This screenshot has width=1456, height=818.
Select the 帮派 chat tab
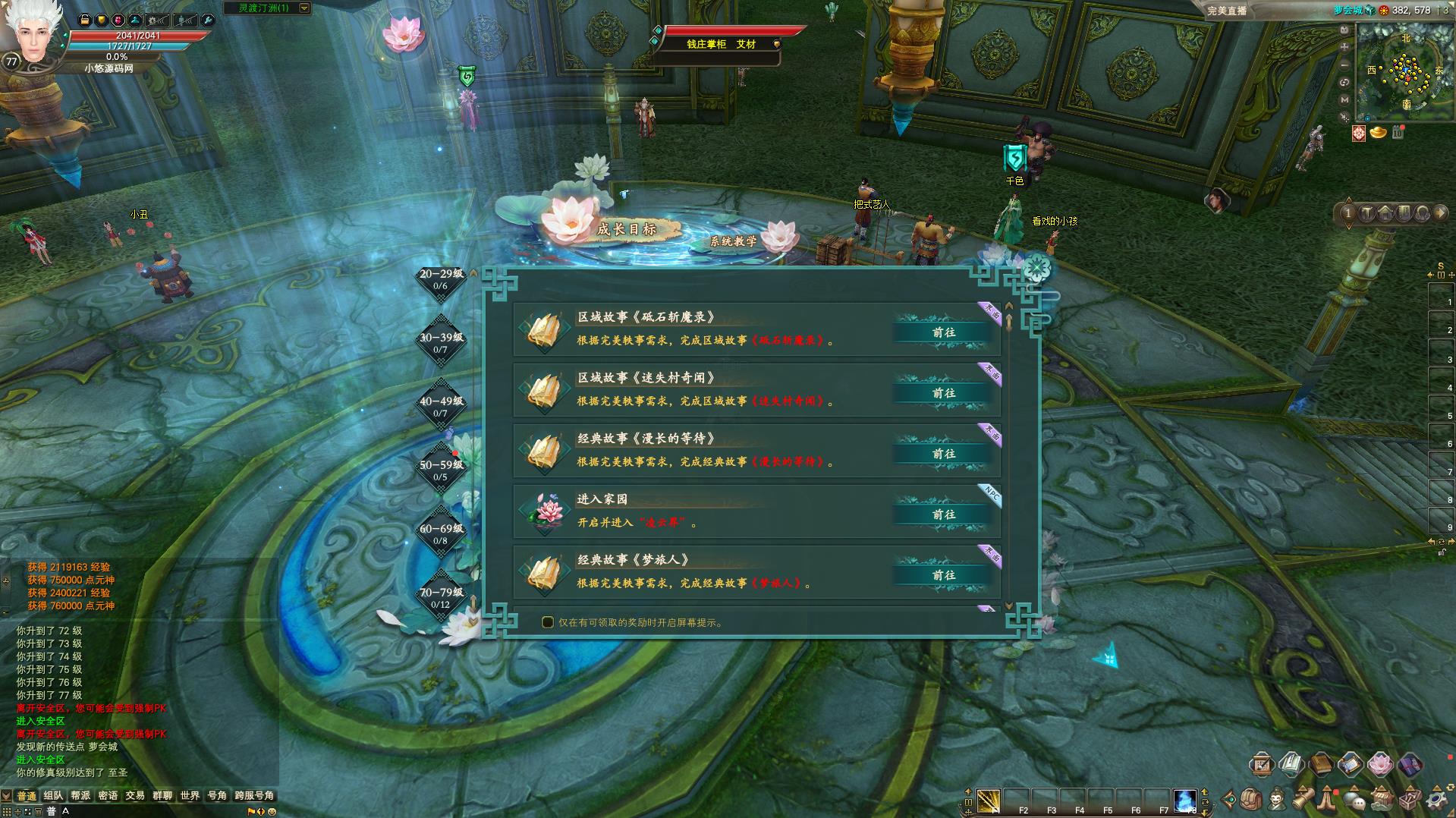click(x=80, y=795)
